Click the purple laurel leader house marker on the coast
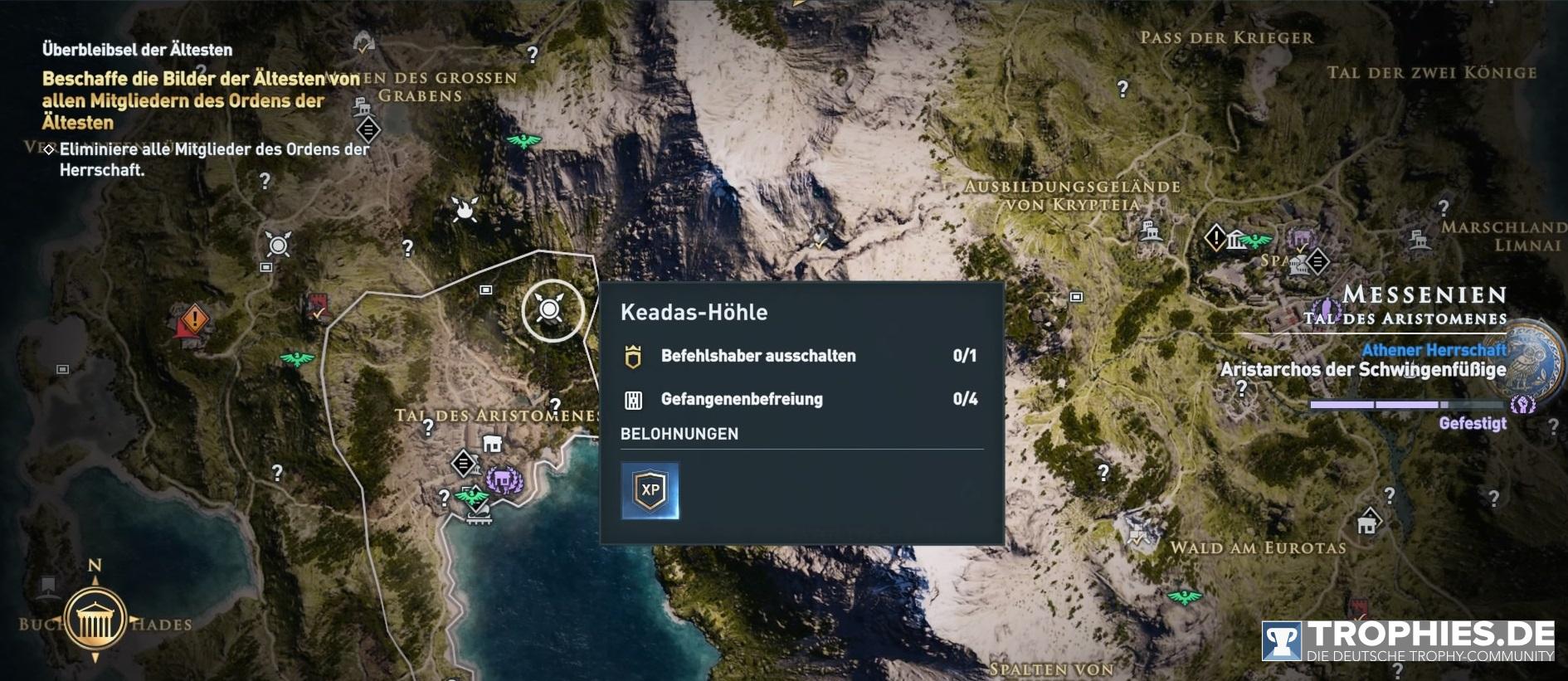 (x=503, y=479)
